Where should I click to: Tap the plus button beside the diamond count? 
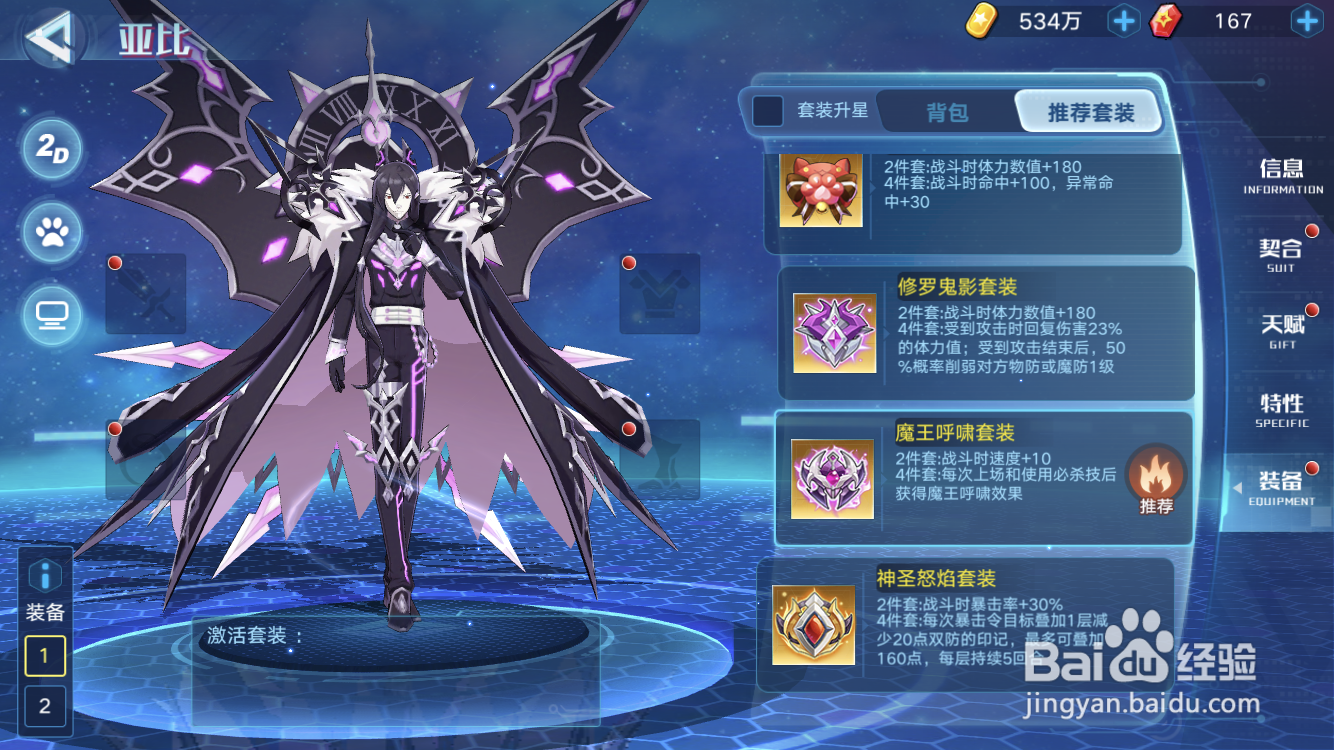pos(1305,20)
